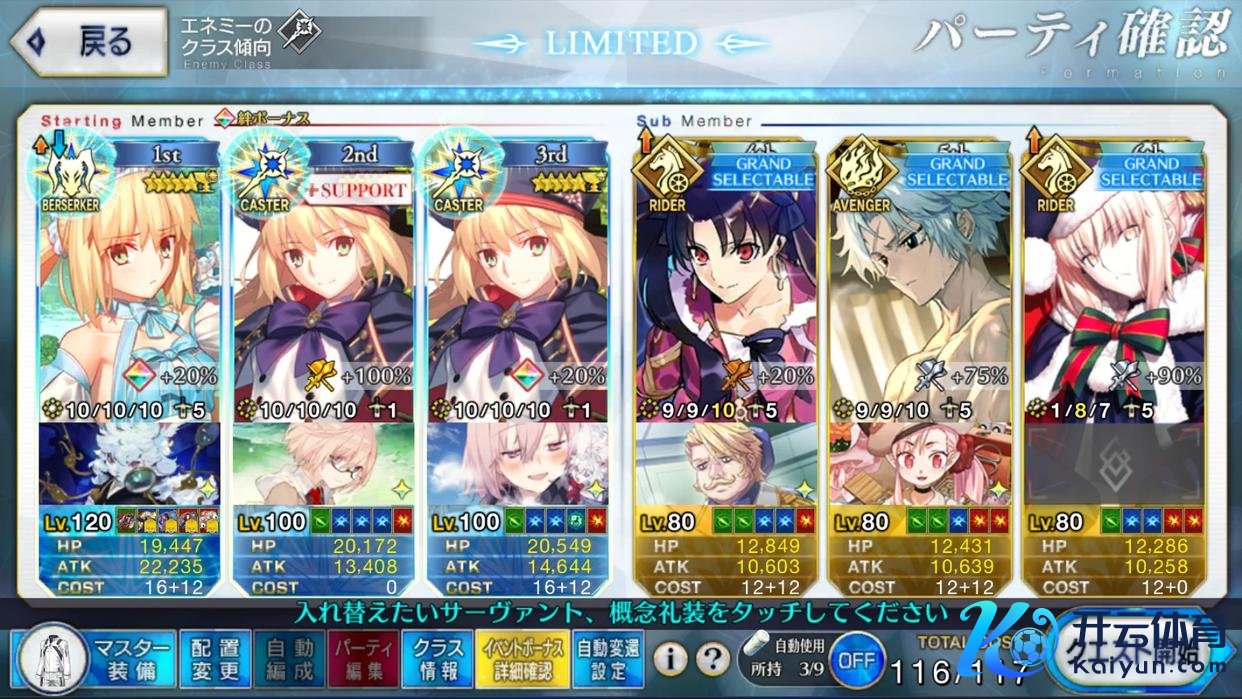The image size is (1242, 699).
Task: Open help with the question mark icon
Action: coord(711,658)
